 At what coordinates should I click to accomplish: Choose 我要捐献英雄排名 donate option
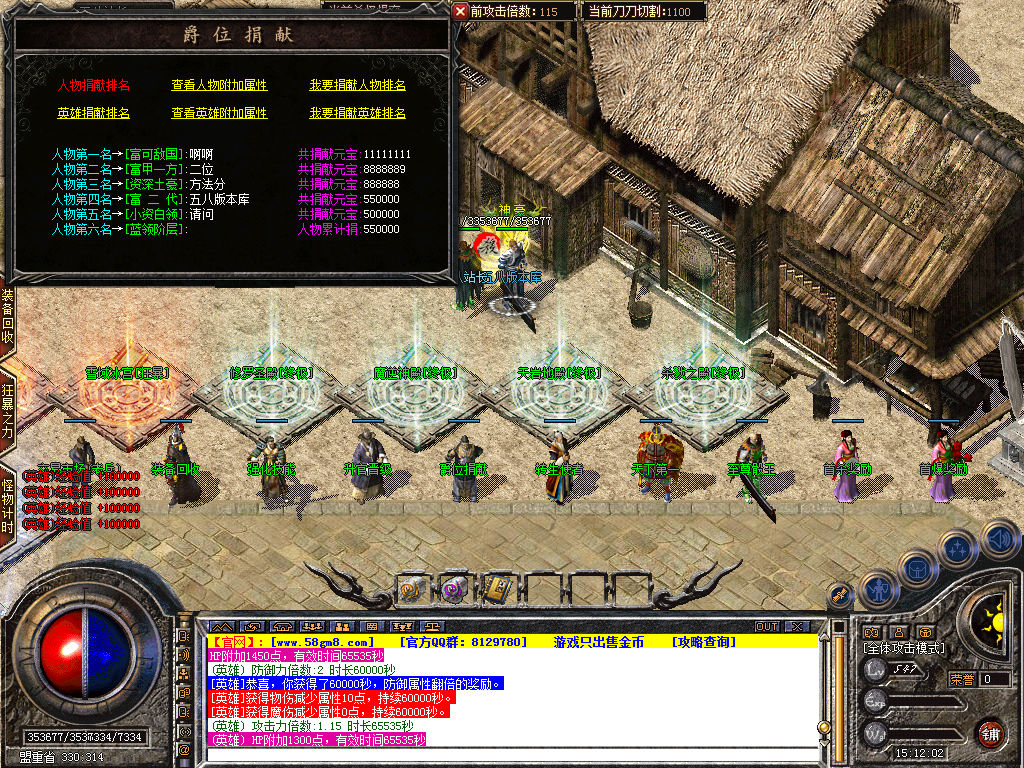point(357,114)
